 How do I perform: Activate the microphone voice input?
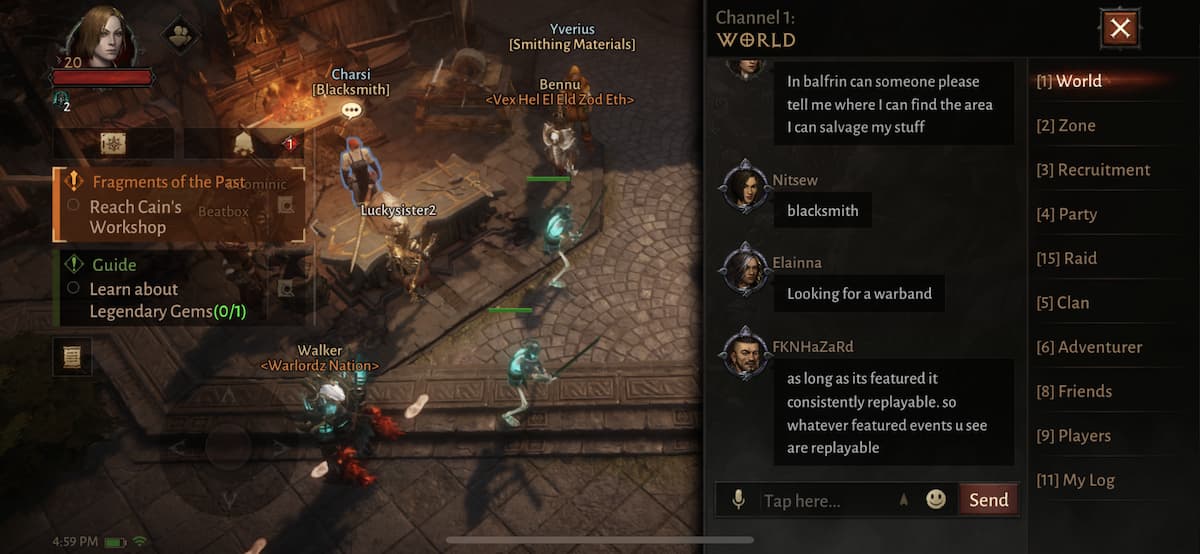click(738, 500)
